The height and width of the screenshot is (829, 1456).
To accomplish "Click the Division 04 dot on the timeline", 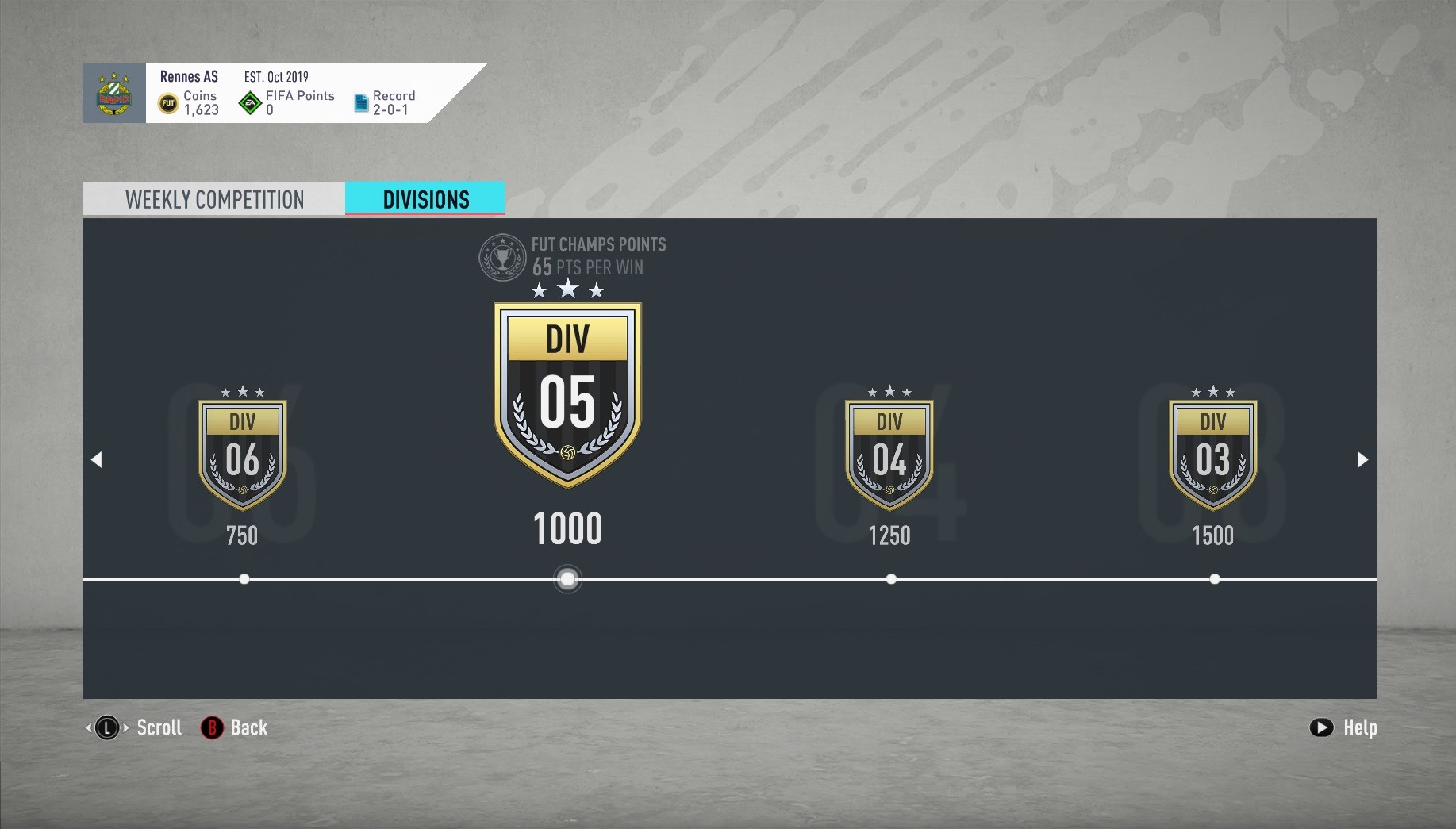I will tap(890, 579).
